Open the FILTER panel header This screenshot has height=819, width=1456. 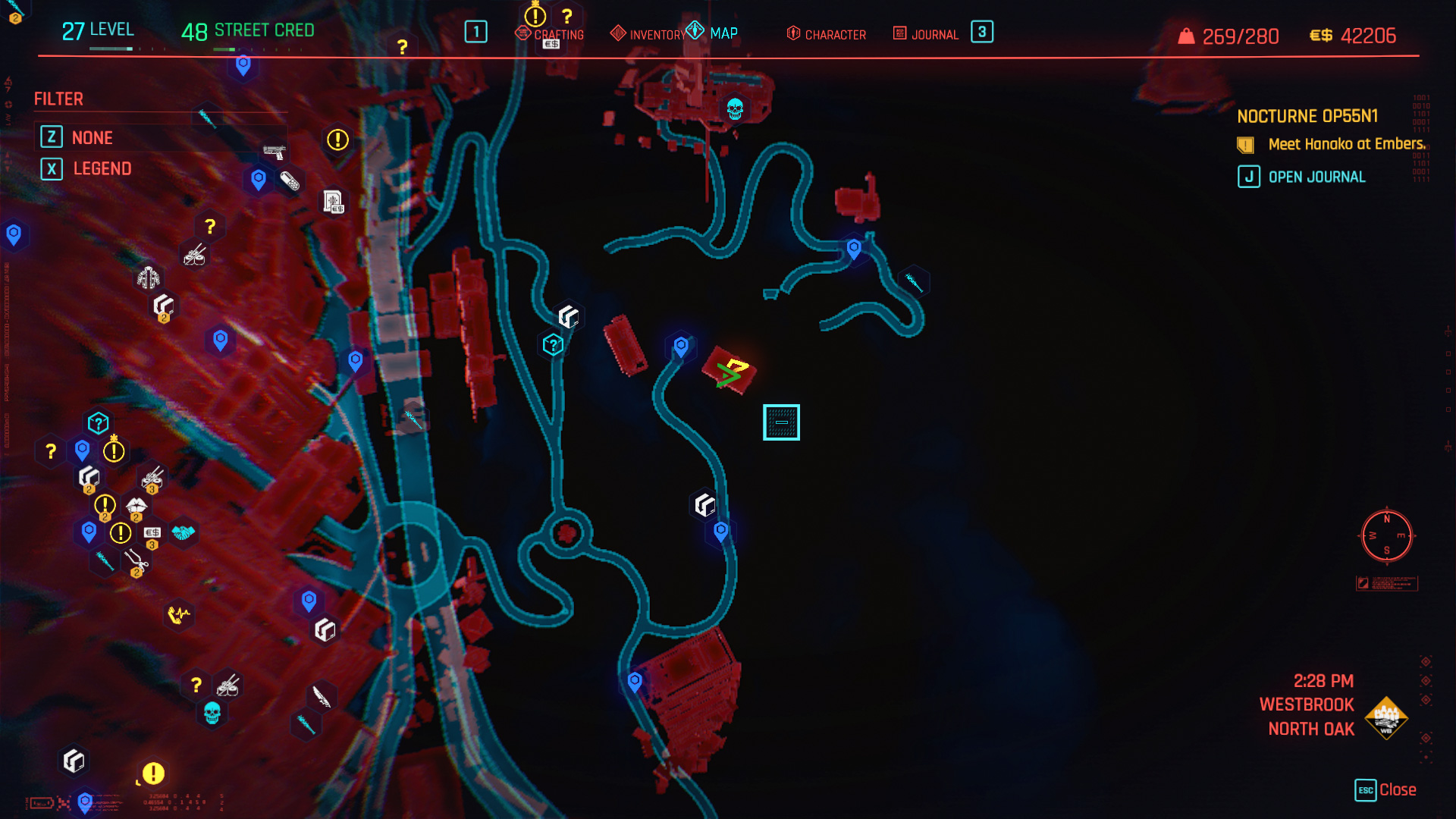pyautogui.click(x=58, y=99)
